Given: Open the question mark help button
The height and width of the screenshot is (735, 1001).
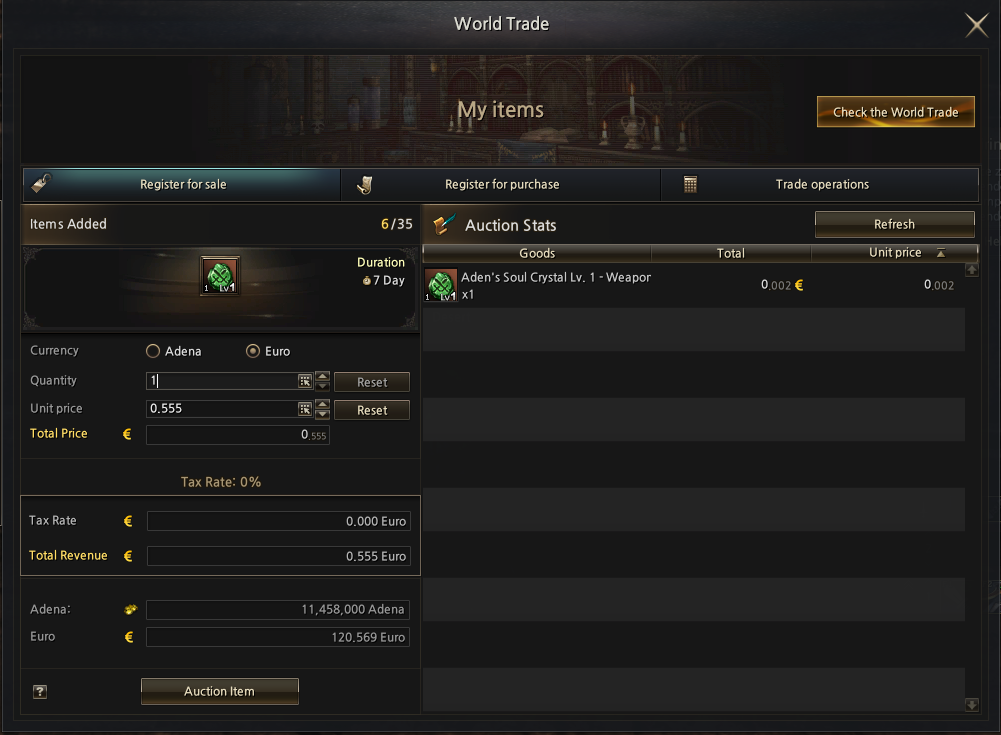Looking at the screenshot, I should [x=40, y=691].
